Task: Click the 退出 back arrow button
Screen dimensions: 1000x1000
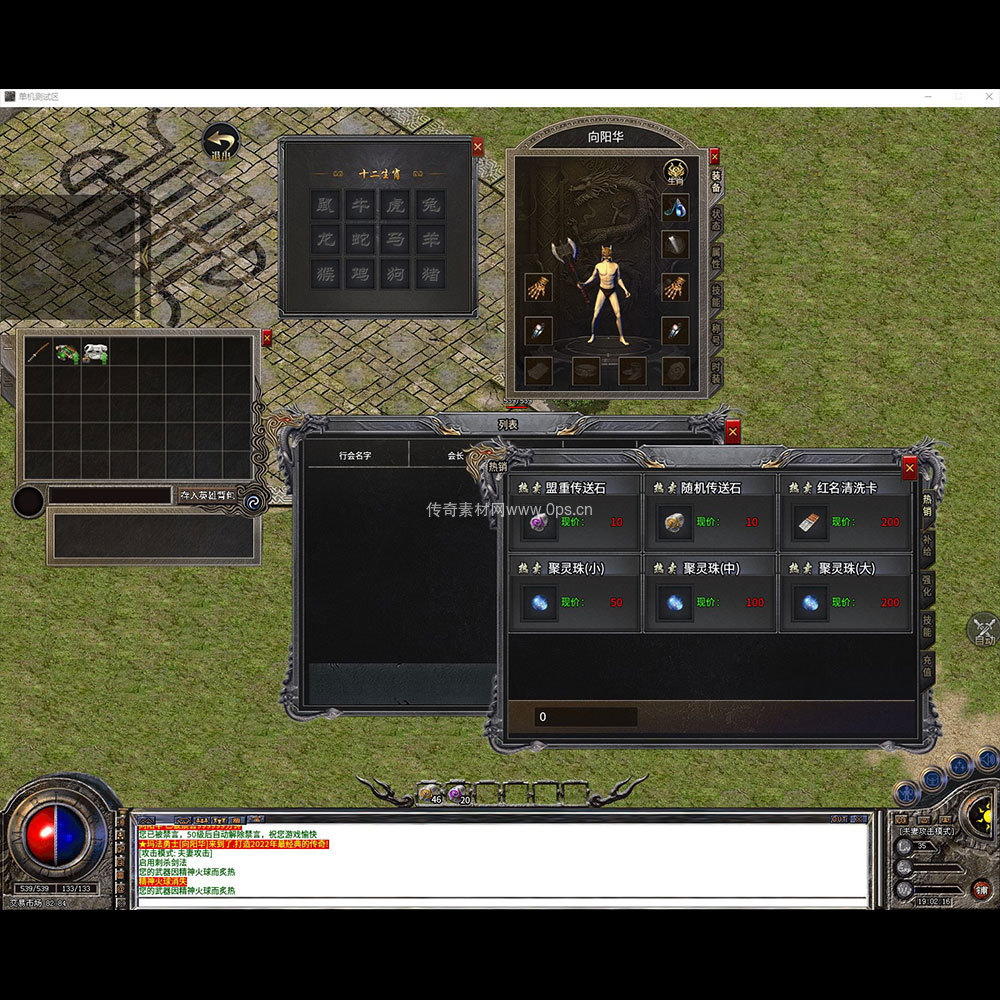Action: coord(220,143)
